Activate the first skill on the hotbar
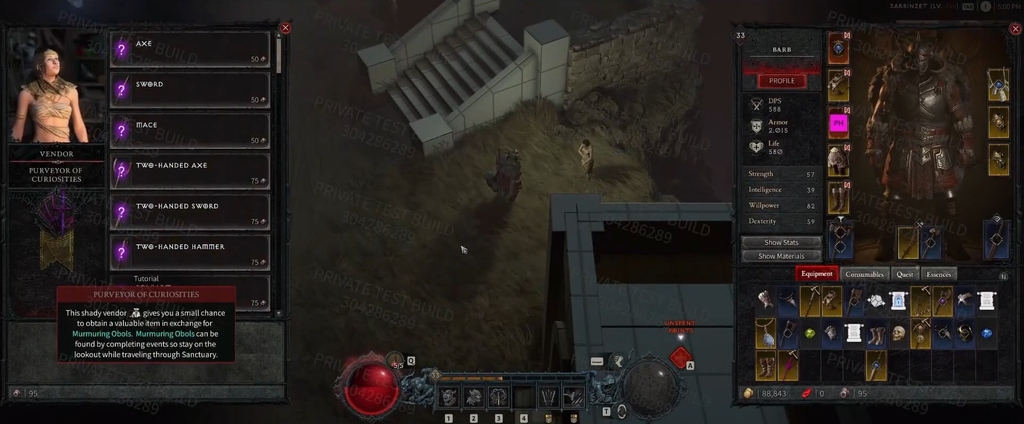The image size is (1024, 424). [447, 397]
